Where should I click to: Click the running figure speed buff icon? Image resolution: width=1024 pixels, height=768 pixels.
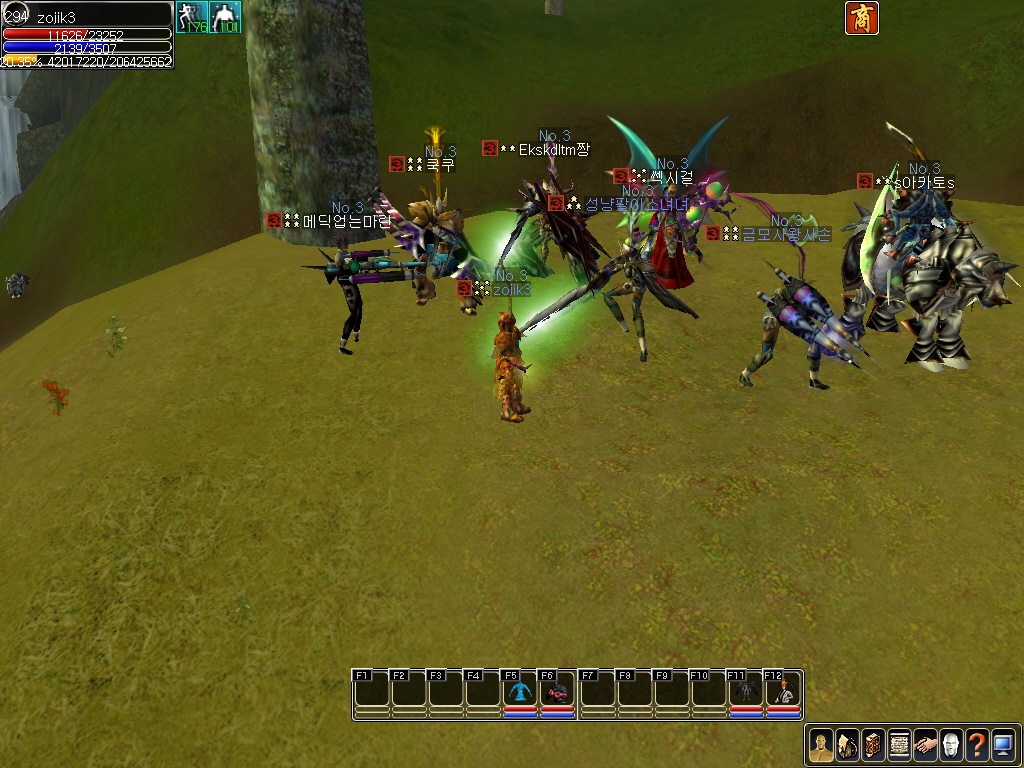[x=191, y=17]
